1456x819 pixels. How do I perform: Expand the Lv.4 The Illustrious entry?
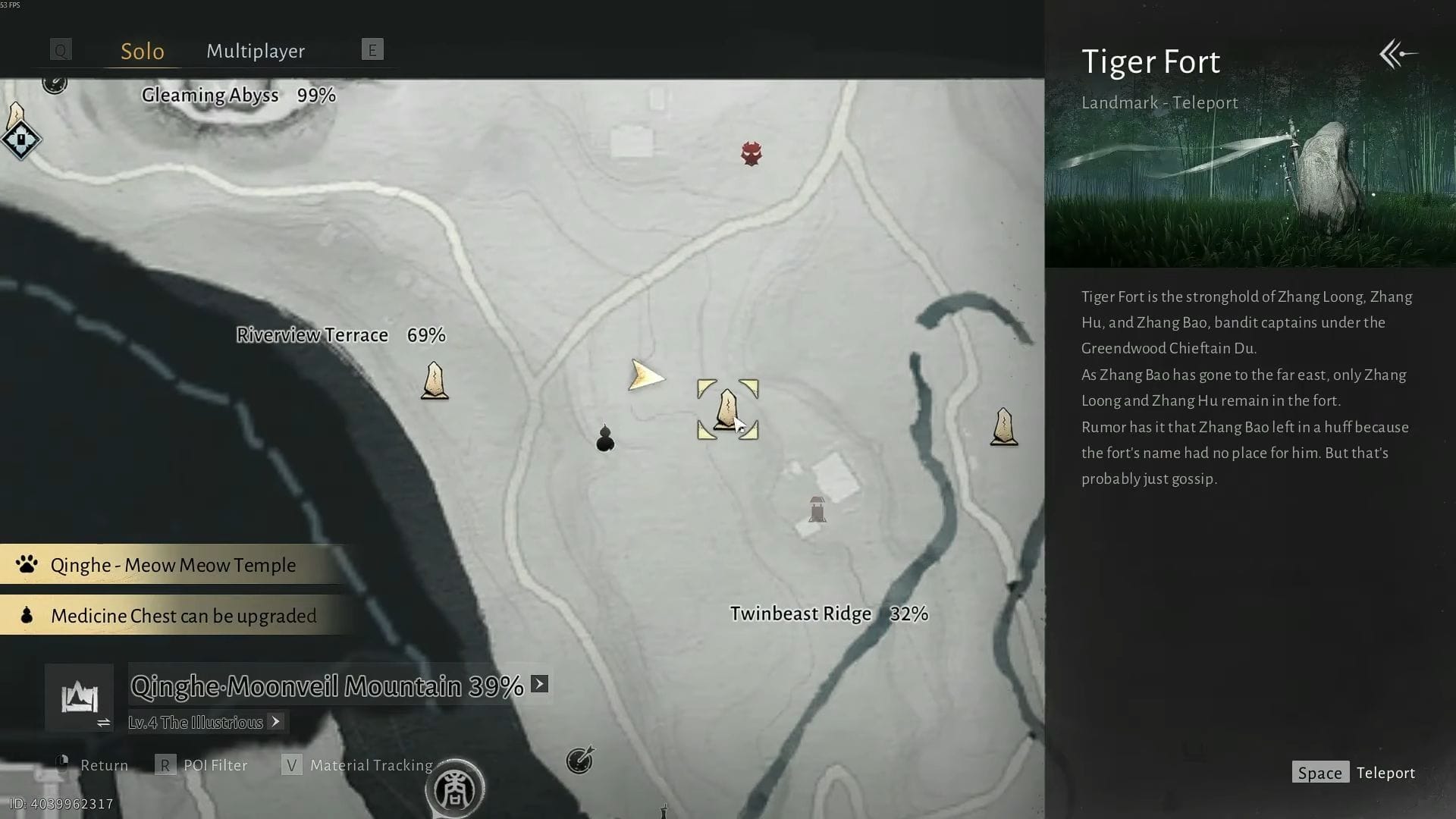275,722
